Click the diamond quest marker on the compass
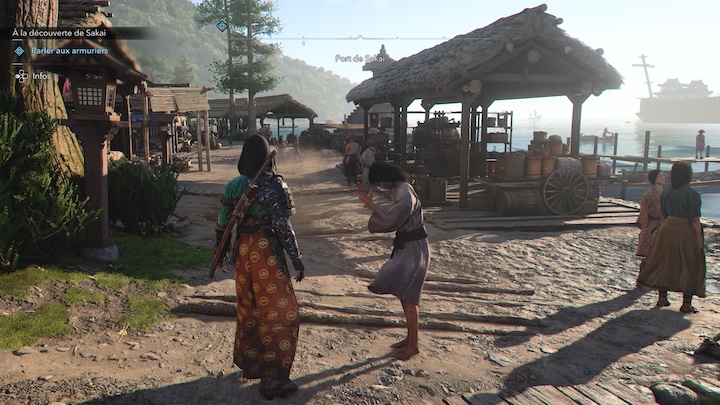The height and width of the screenshot is (405, 720). [x=222, y=26]
